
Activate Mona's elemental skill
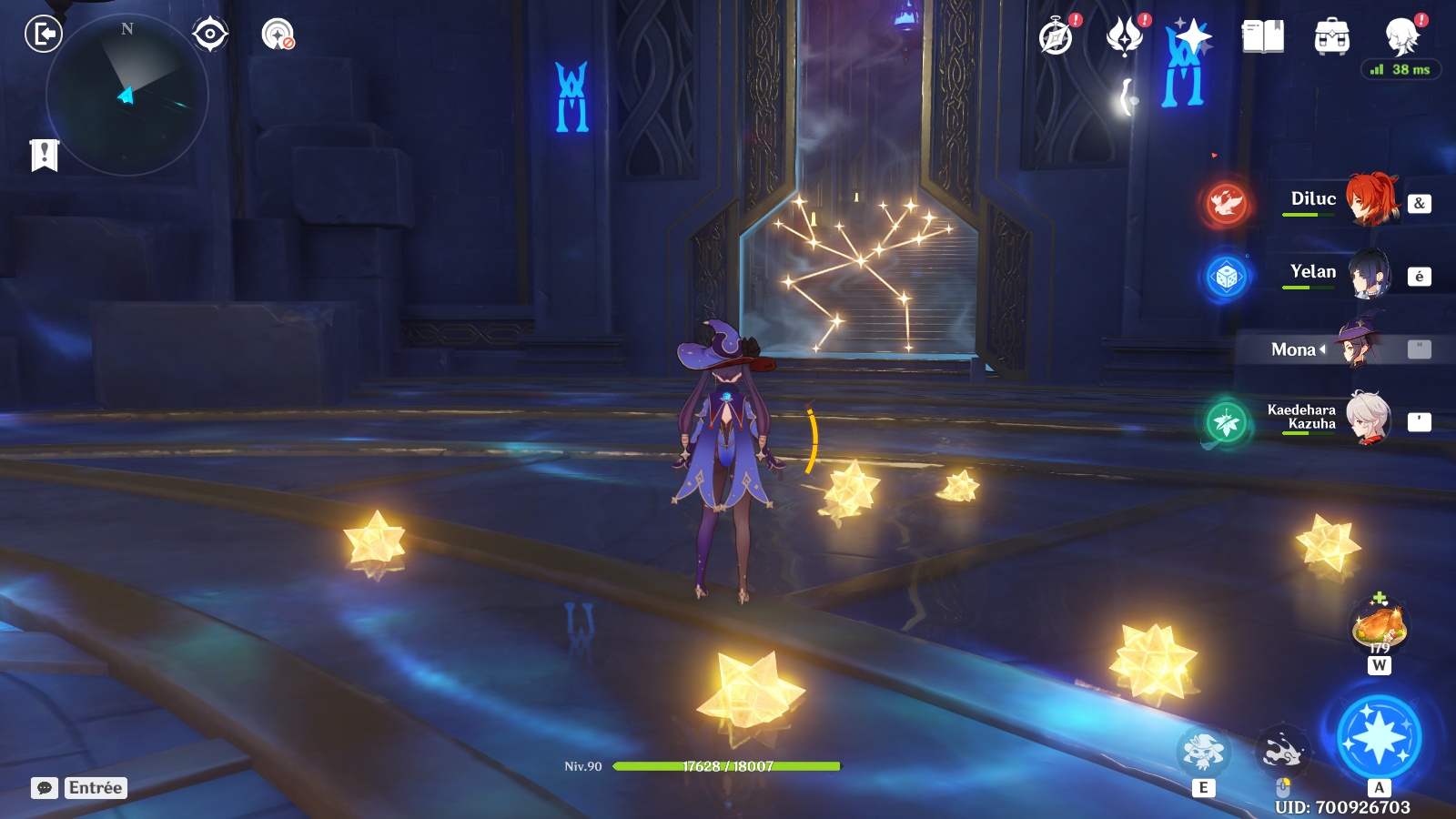point(1203,752)
